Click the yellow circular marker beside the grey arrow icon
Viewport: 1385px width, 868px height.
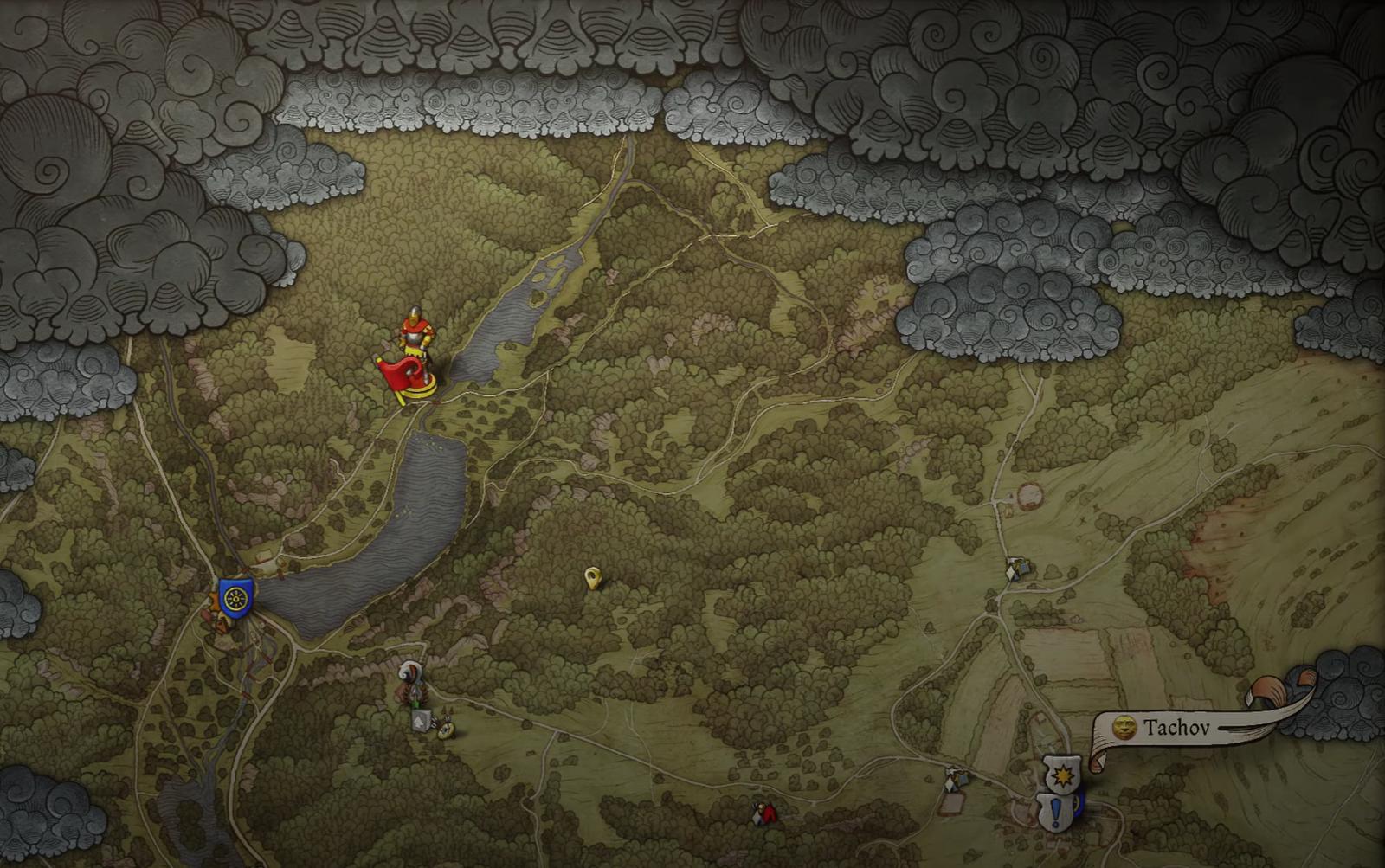click(446, 733)
